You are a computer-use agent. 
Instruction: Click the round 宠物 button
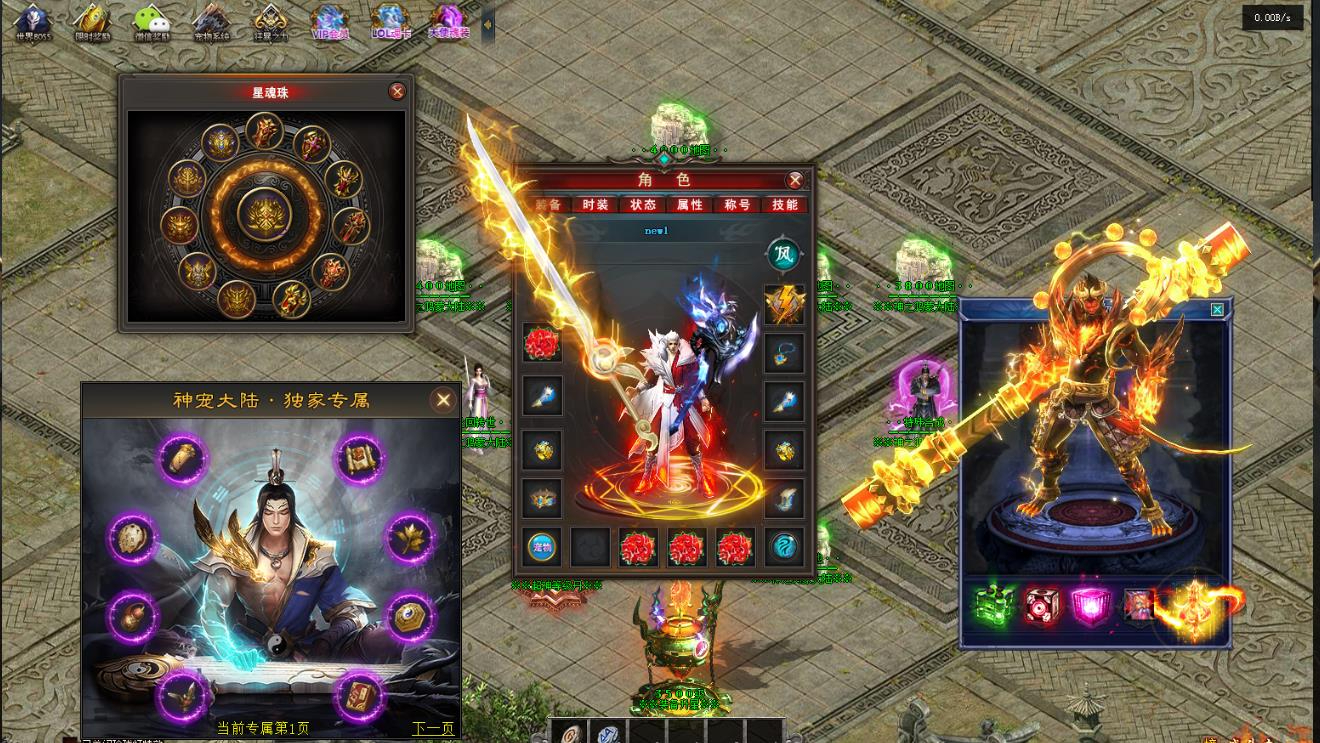tap(543, 547)
